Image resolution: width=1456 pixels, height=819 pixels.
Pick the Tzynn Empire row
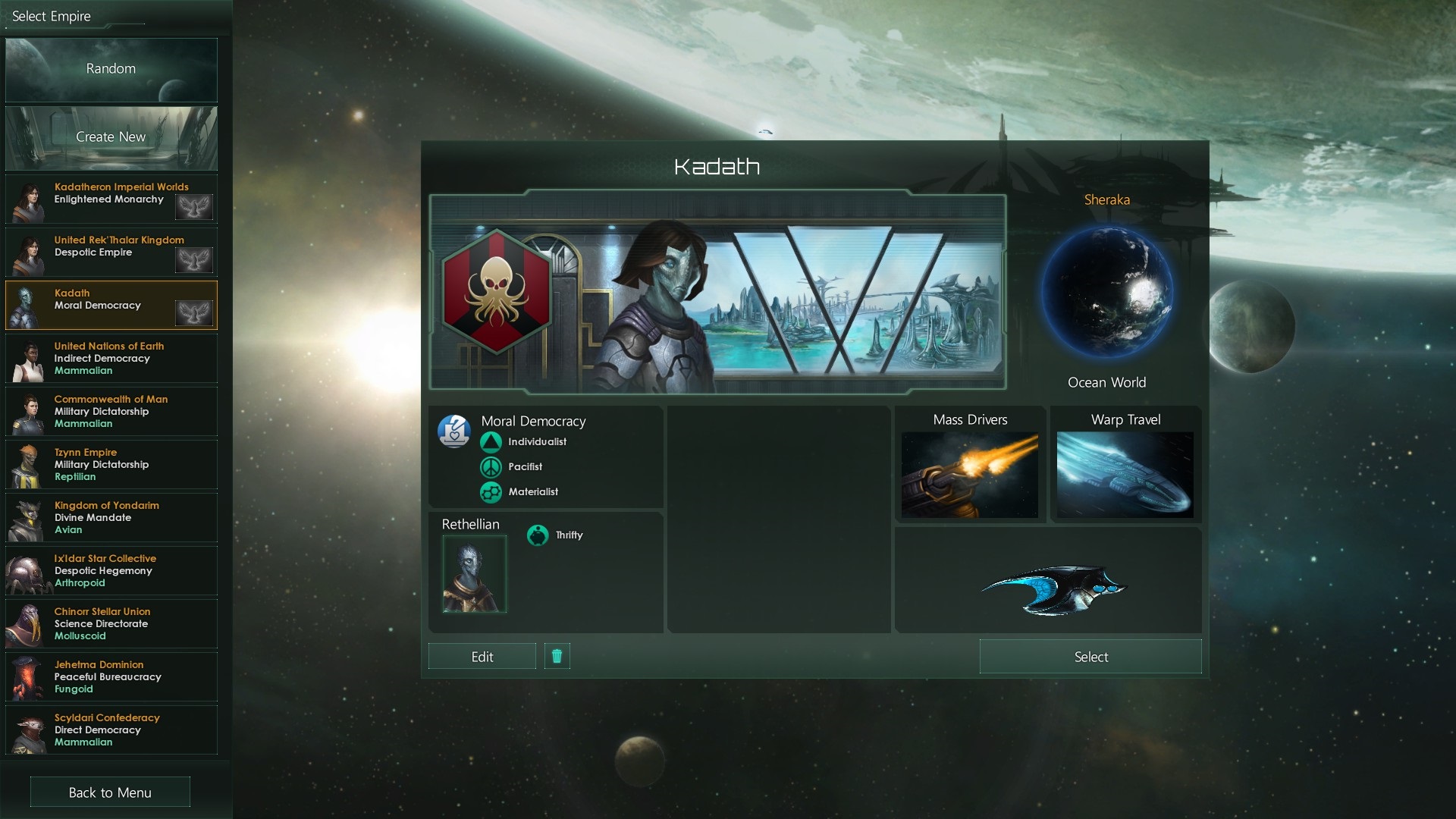(x=111, y=464)
